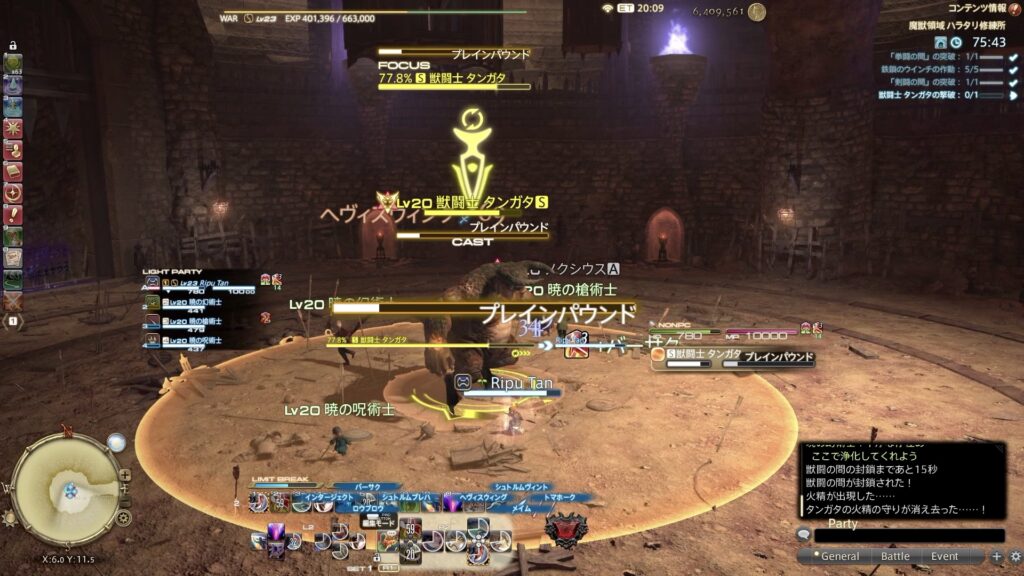Activate the limit break crest icon
This screenshot has width=1024, height=576.
(565, 530)
